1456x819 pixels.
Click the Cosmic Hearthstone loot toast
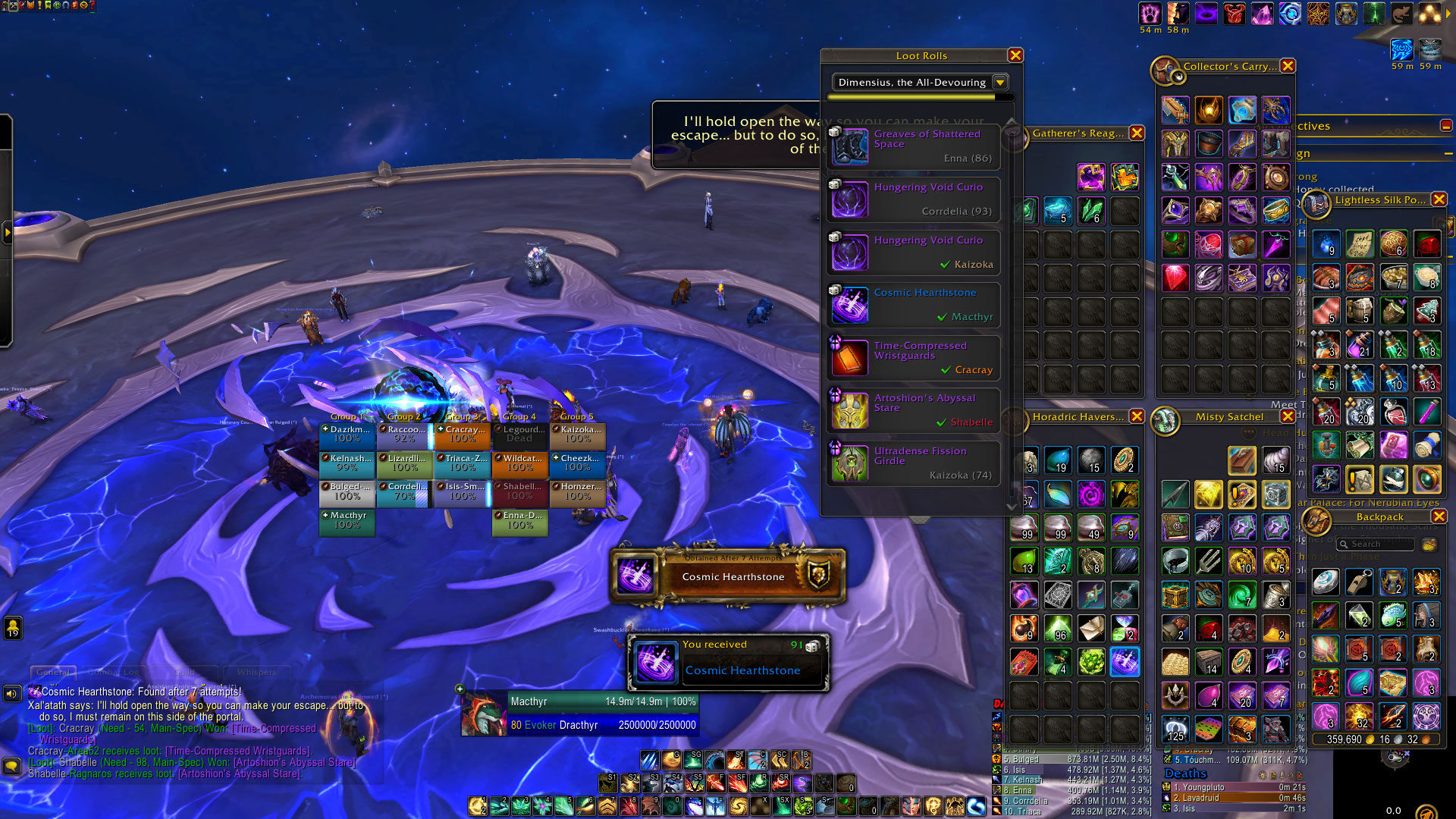(729, 662)
